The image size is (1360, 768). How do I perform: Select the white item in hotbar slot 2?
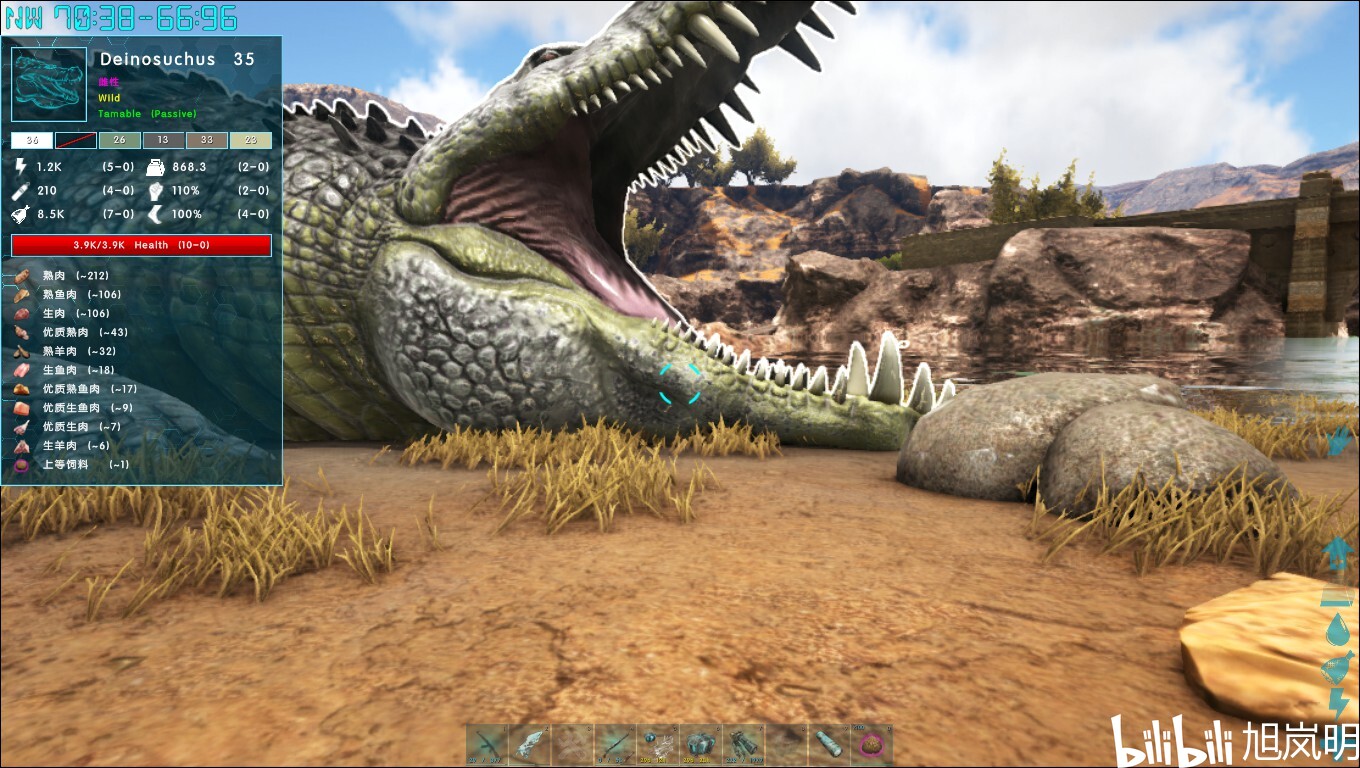(529, 745)
